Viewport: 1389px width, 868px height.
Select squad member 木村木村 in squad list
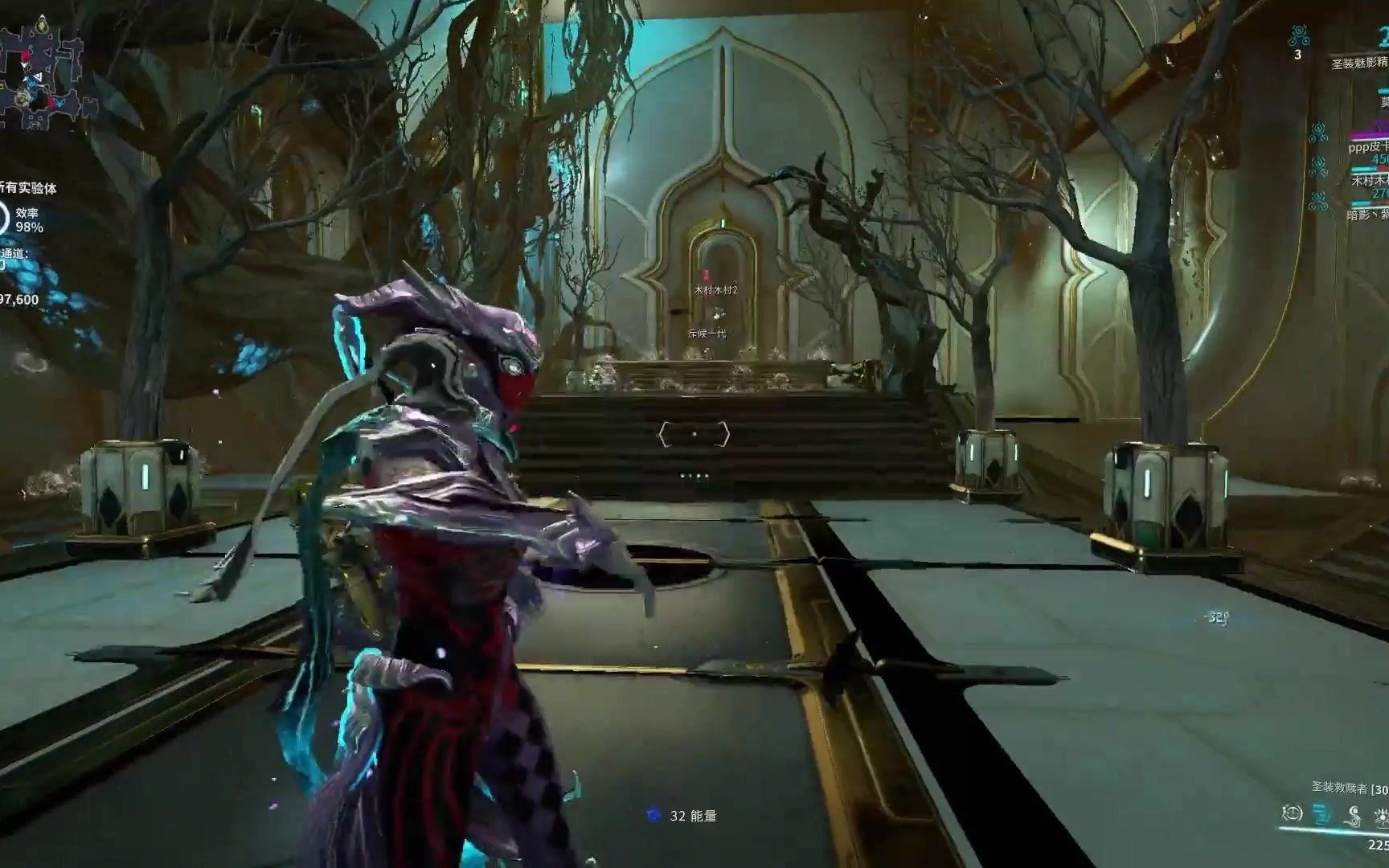click(x=1370, y=181)
